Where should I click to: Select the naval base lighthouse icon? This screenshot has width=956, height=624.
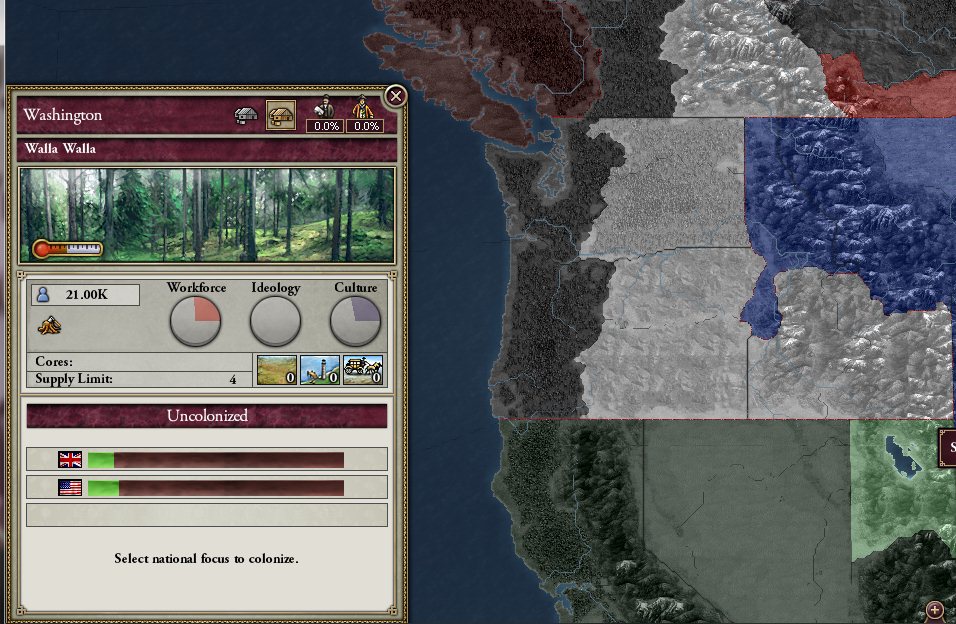pyautogui.click(x=320, y=370)
